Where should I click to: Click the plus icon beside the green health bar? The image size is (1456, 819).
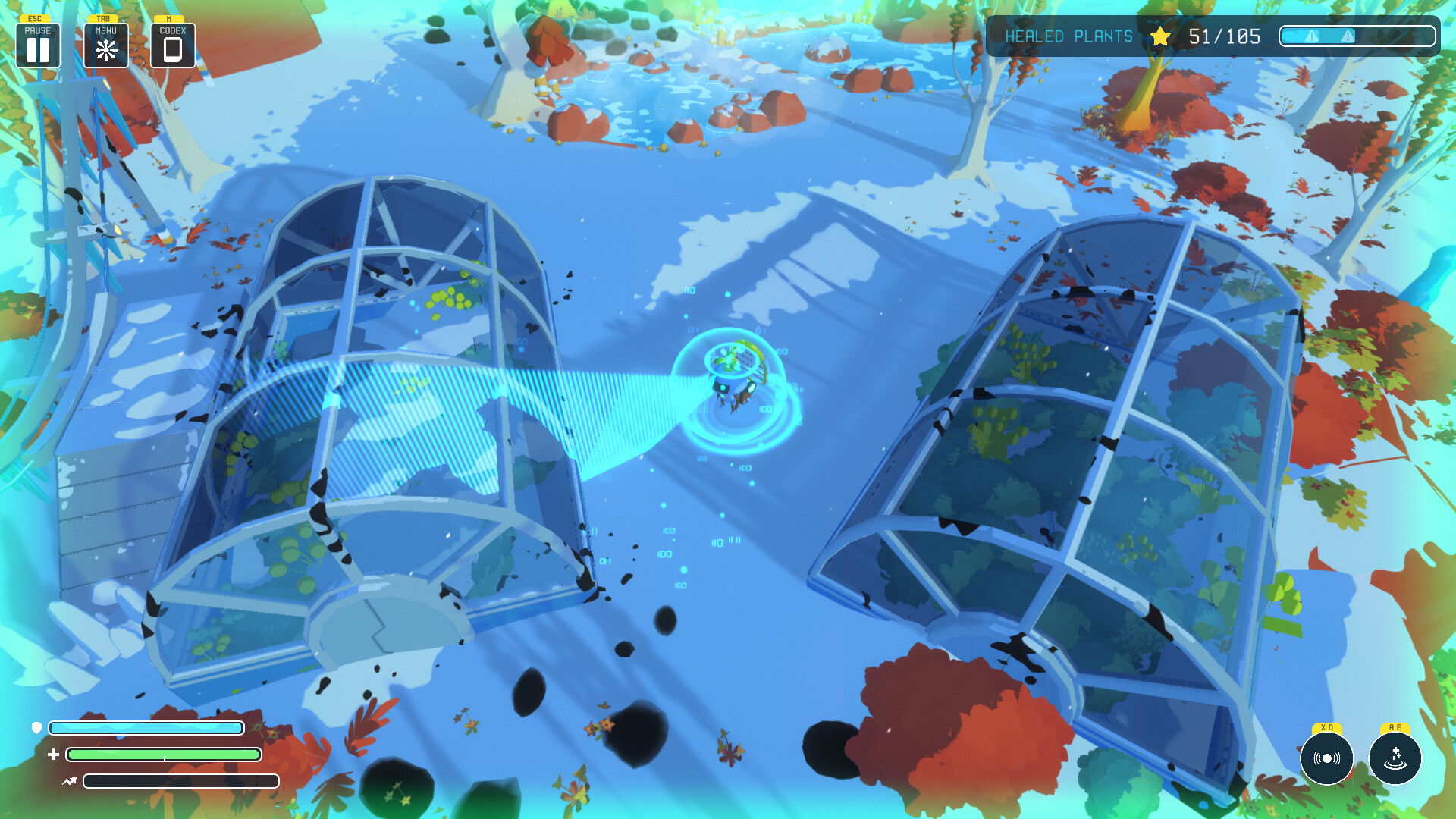[x=53, y=755]
